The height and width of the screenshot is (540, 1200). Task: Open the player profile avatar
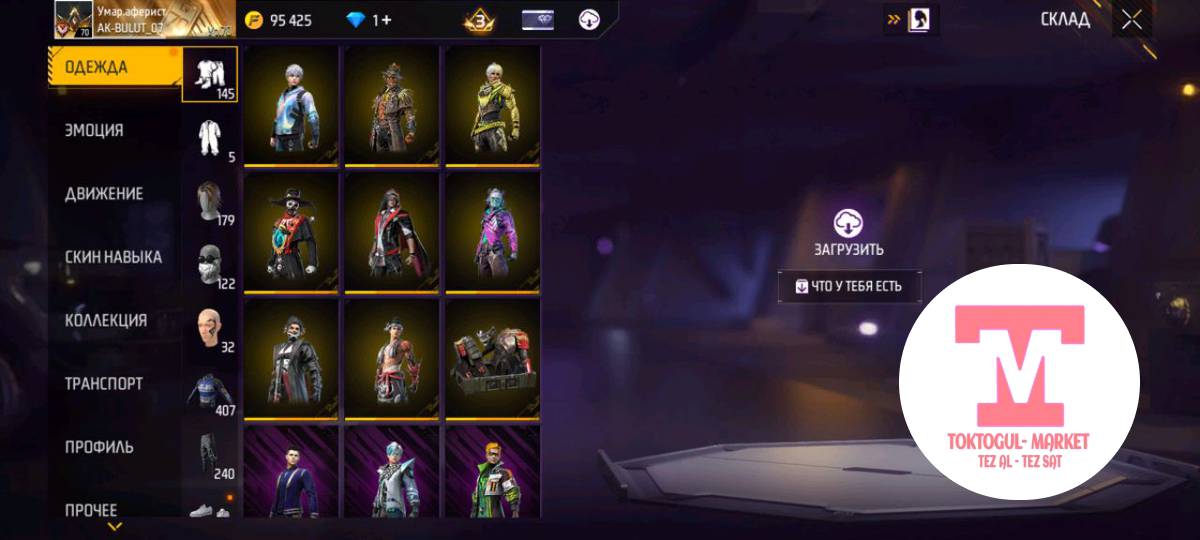point(73,19)
